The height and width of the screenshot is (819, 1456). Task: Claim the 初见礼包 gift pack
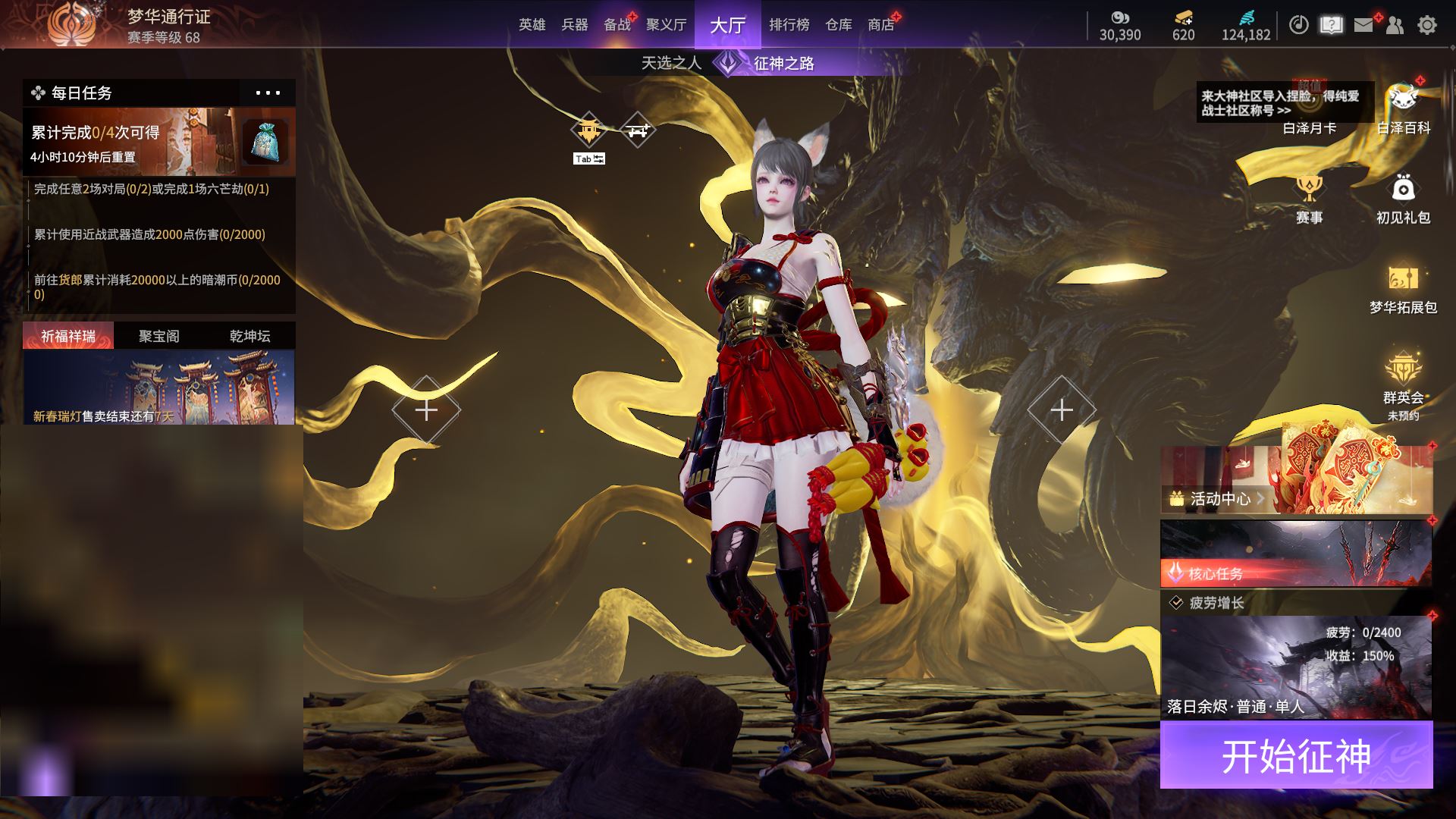click(x=1403, y=199)
